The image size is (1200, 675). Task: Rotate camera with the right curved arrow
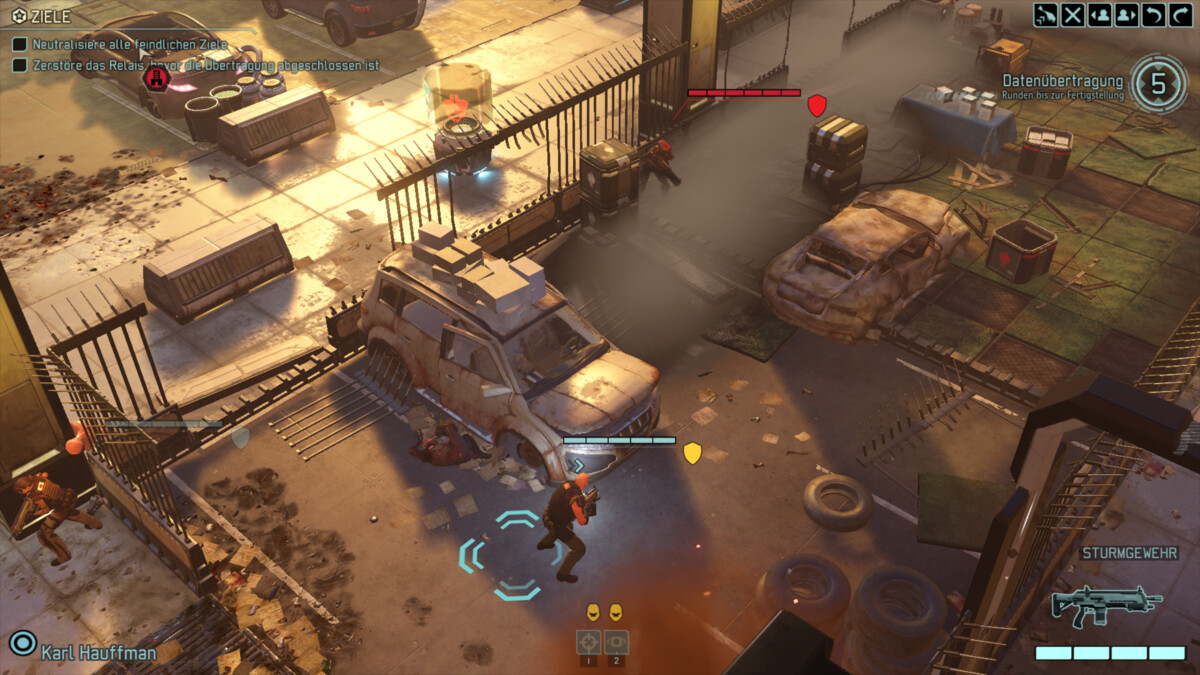(x=1179, y=15)
